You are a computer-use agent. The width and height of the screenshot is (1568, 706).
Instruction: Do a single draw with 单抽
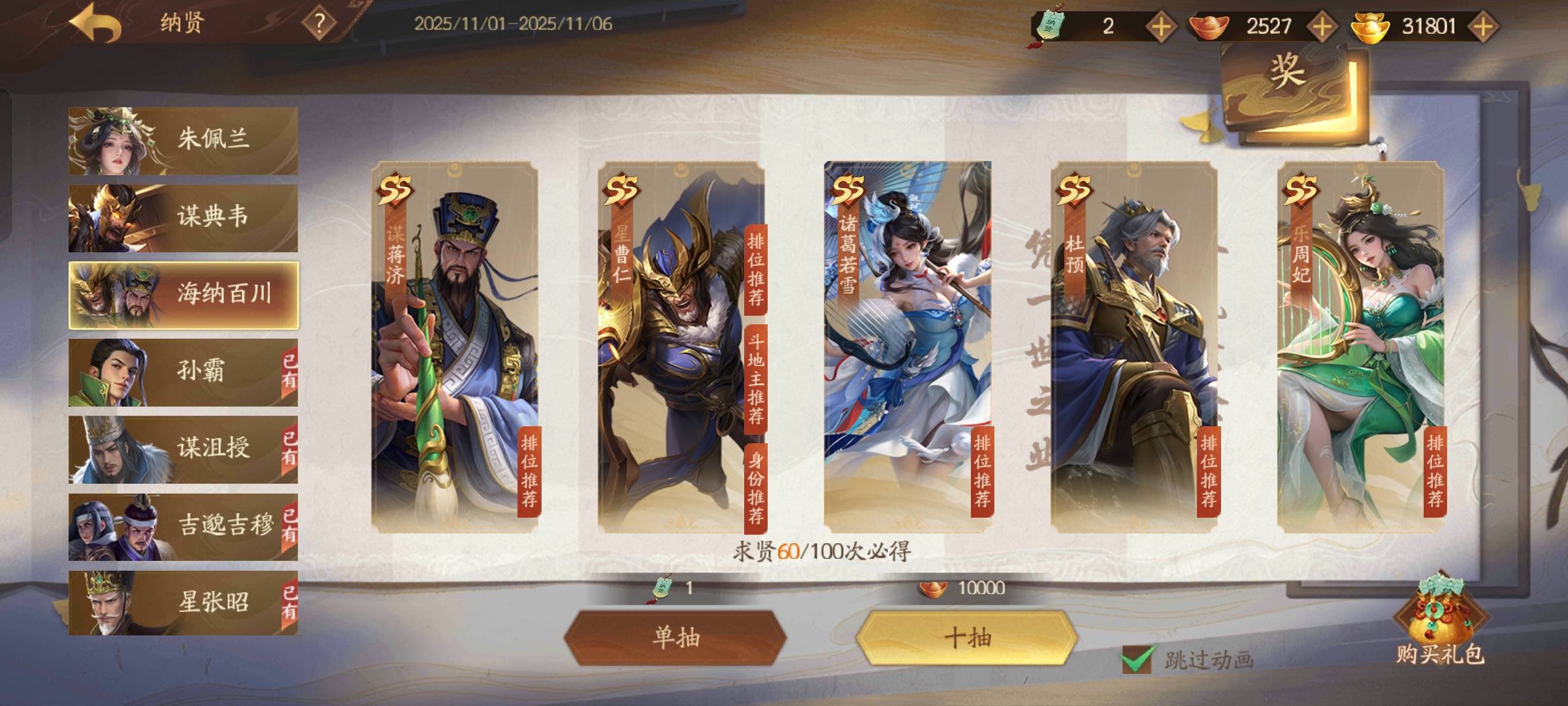click(x=676, y=637)
